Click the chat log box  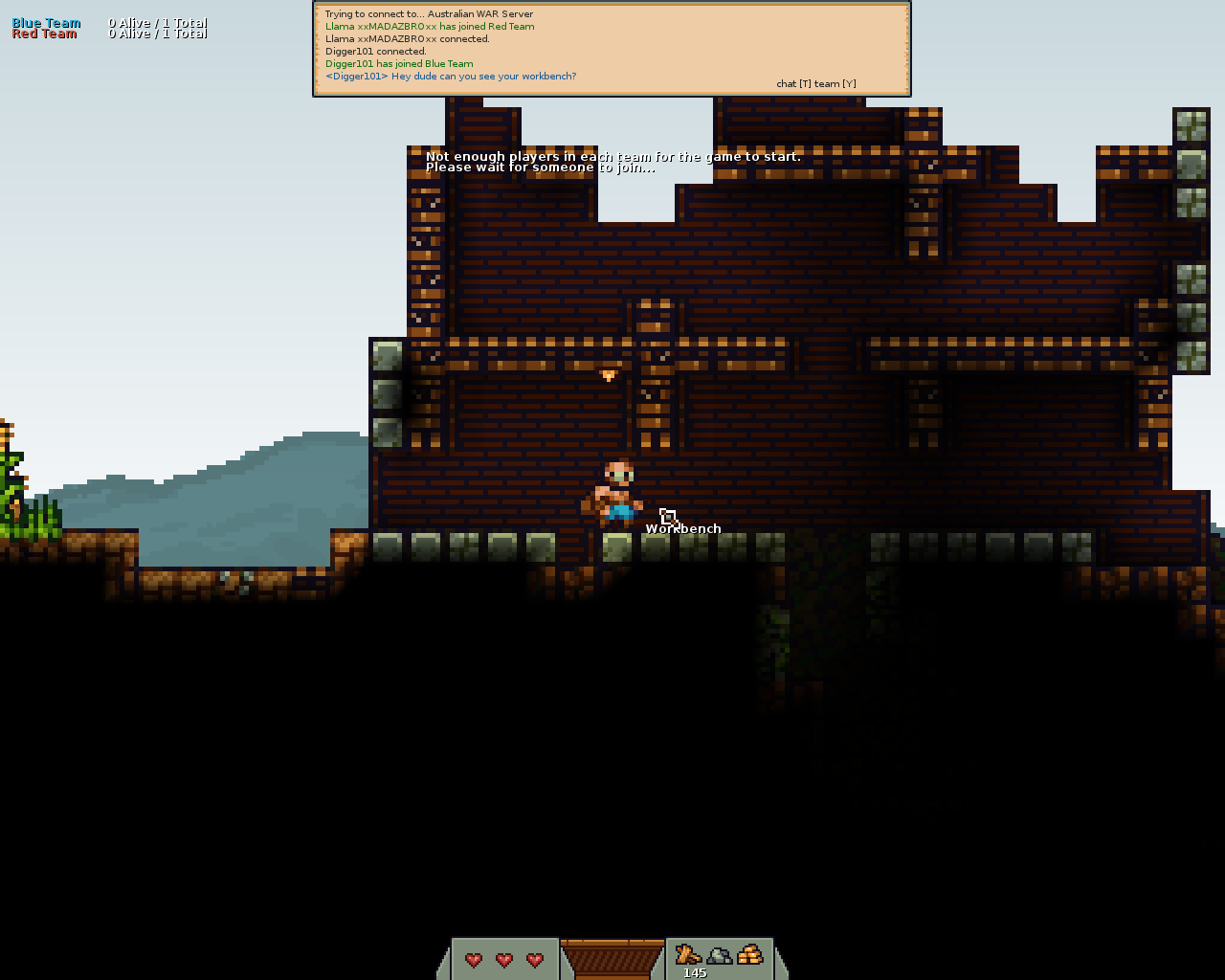click(x=612, y=48)
